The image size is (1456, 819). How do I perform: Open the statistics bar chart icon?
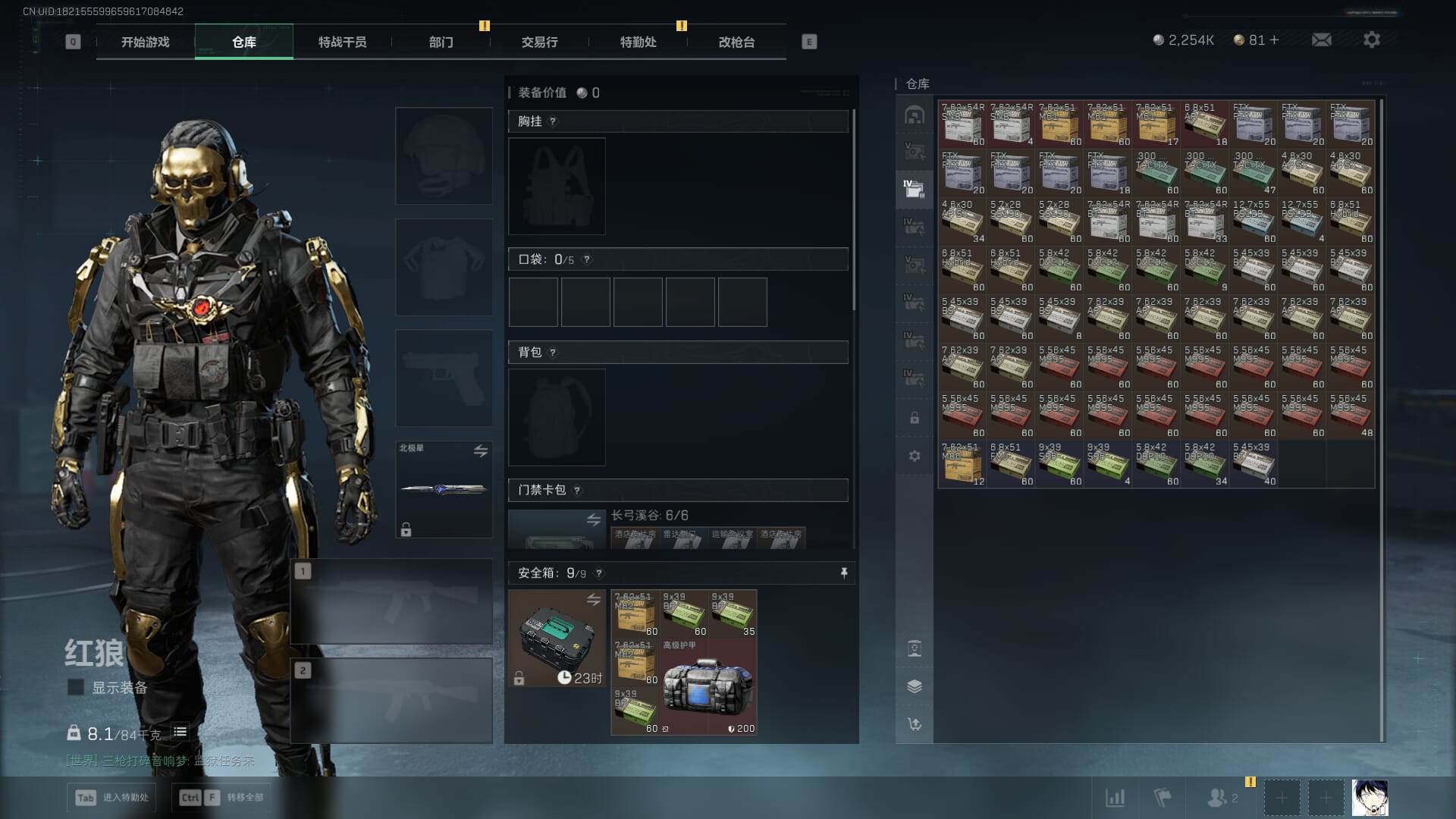click(x=1115, y=798)
